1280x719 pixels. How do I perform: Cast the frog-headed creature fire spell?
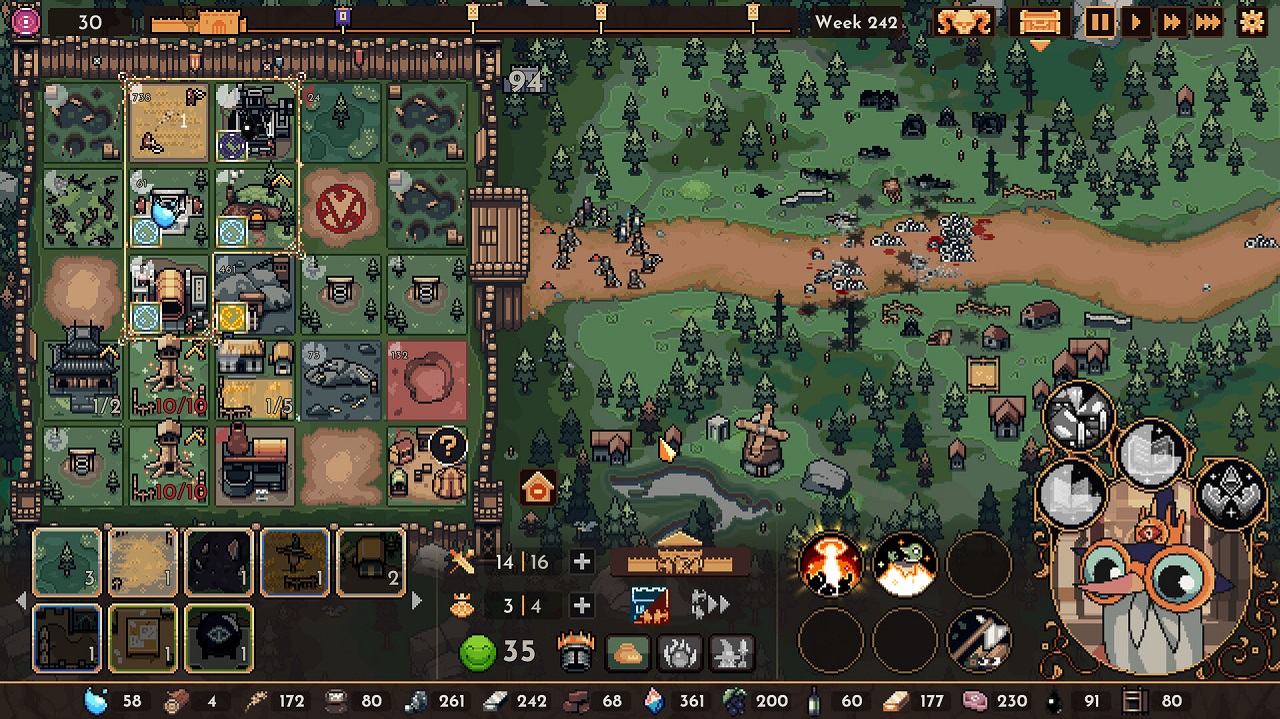905,564
